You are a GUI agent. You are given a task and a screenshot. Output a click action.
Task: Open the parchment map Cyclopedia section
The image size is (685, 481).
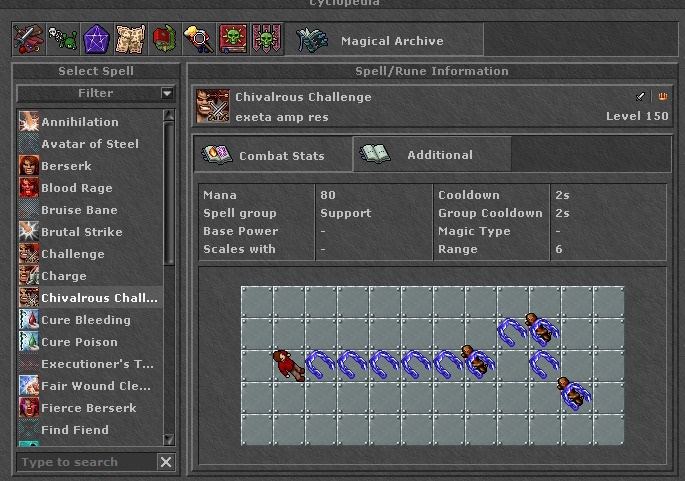click(130, 40)
